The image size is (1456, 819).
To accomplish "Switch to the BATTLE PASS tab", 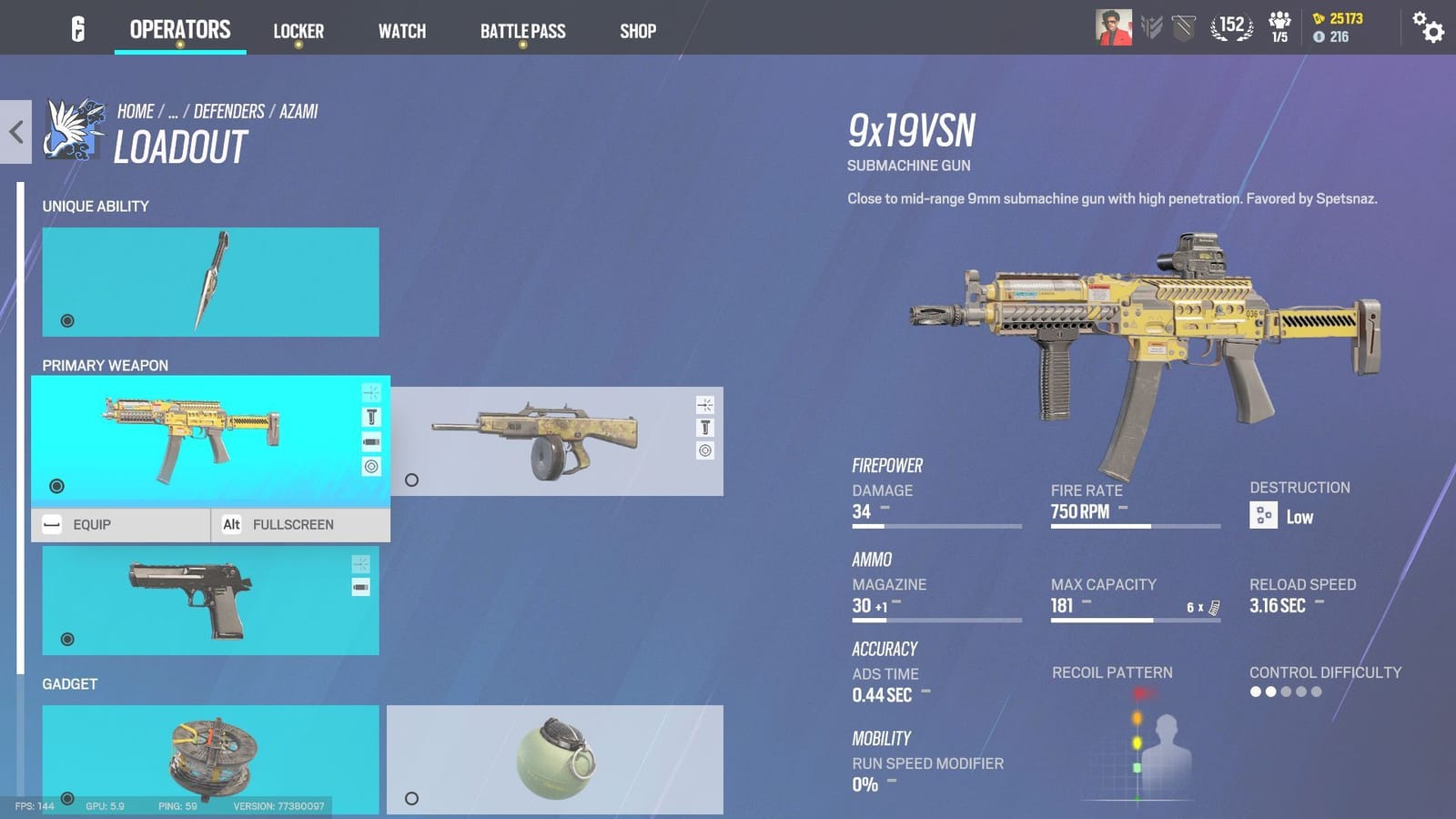I will coord(522,30).
